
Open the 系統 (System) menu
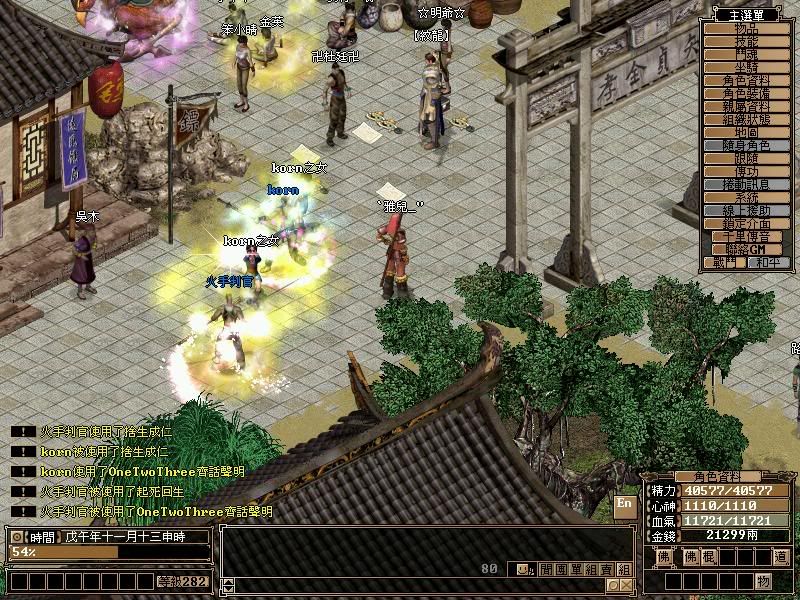747,198
